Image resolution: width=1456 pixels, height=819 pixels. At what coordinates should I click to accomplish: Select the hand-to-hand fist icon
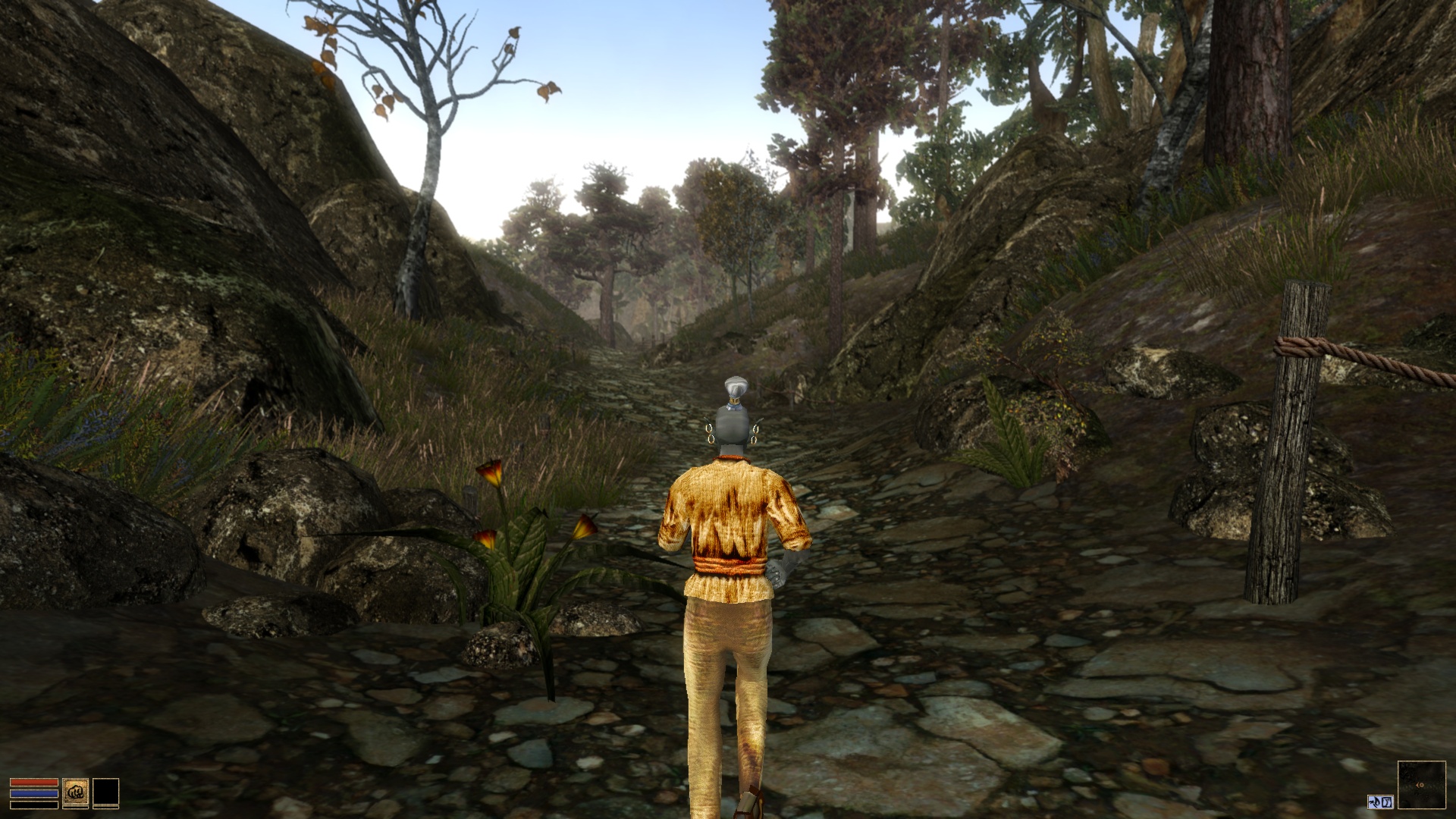(x=75, y=792)
